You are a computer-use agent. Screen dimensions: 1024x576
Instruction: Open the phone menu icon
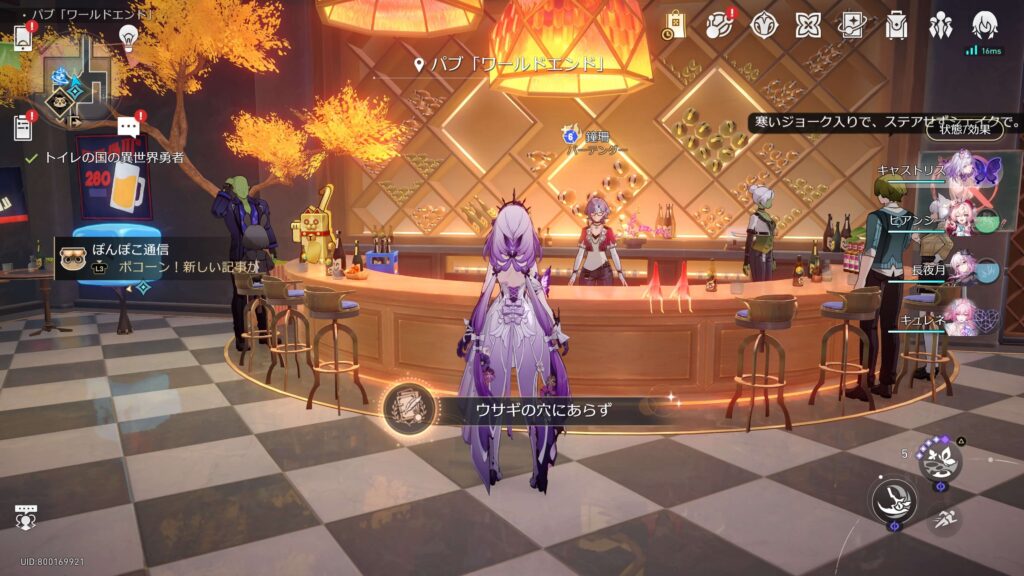tap(22, 37)
